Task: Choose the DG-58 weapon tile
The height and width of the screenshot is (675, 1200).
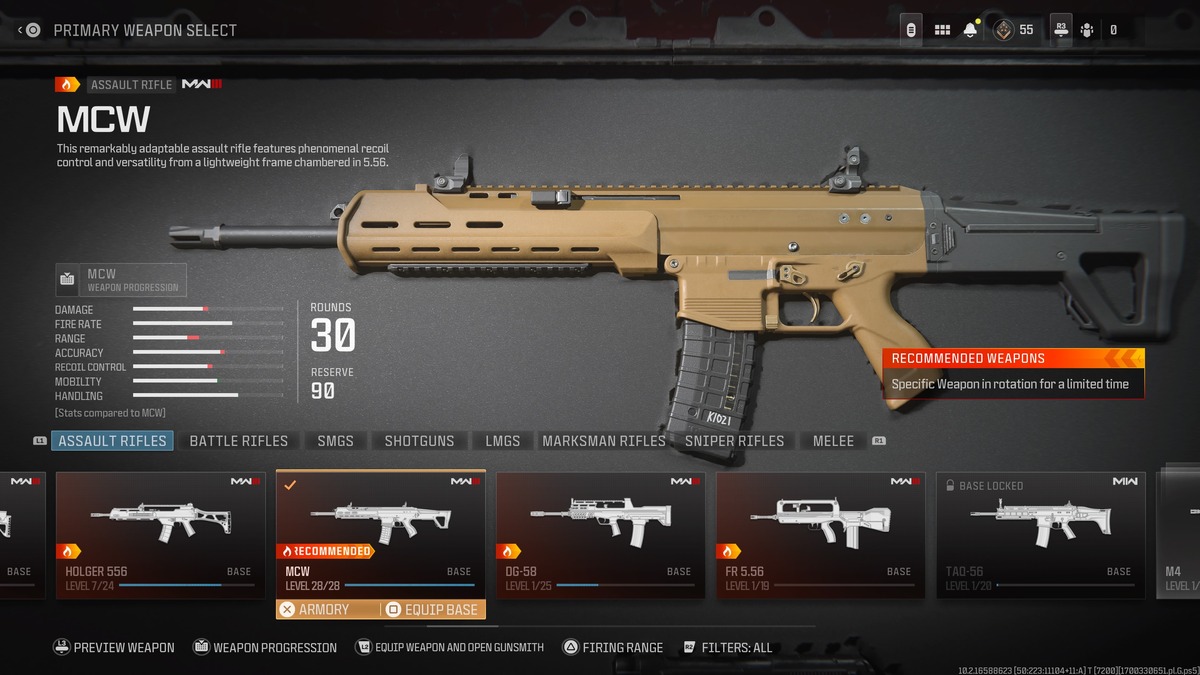Action: point(600,535)
